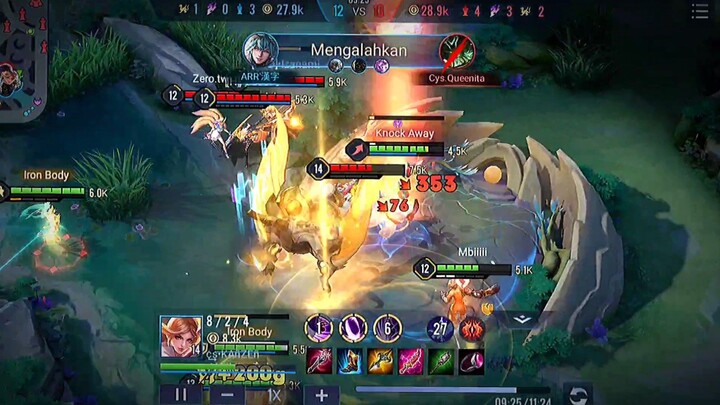720x405 pixels.
Task: Inspect the ultimate skill showing 6
Action: [x=387, y=328]
